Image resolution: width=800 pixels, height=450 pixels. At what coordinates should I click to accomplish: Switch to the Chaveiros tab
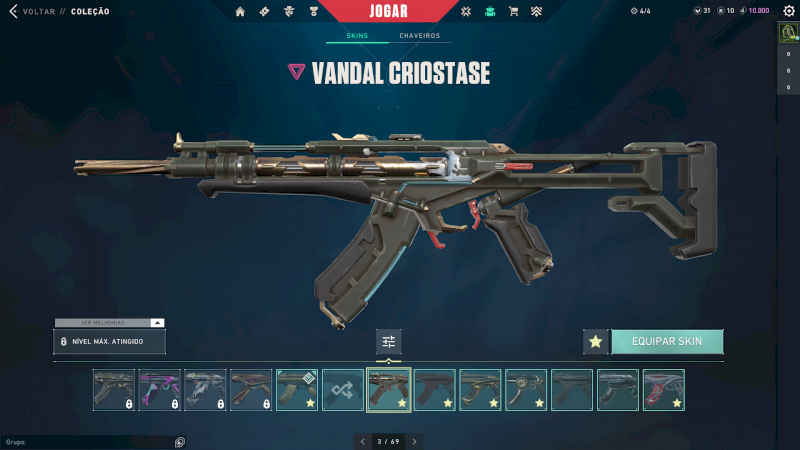(x=419, y=36)
